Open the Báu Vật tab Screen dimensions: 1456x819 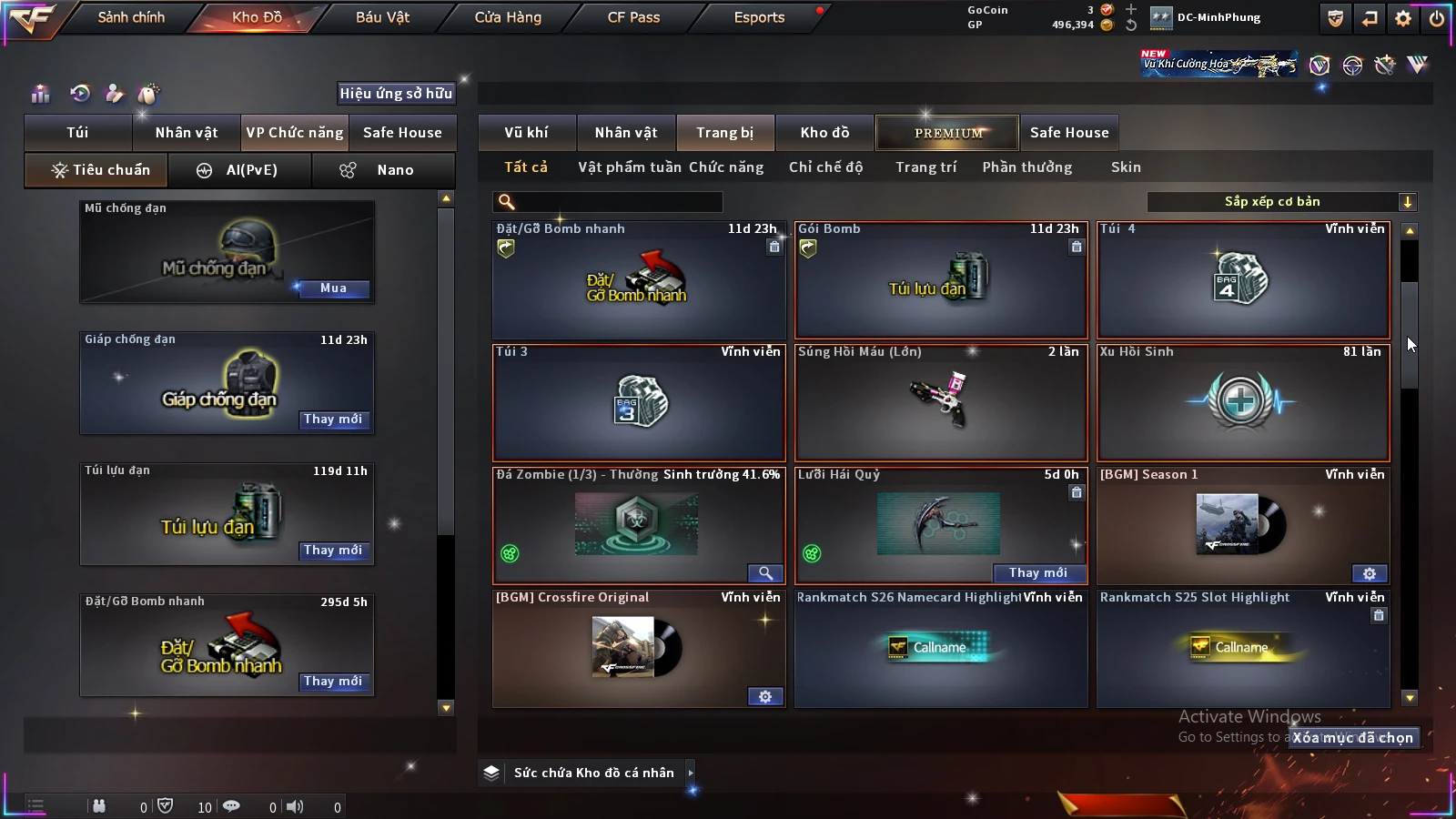point(382,17)
